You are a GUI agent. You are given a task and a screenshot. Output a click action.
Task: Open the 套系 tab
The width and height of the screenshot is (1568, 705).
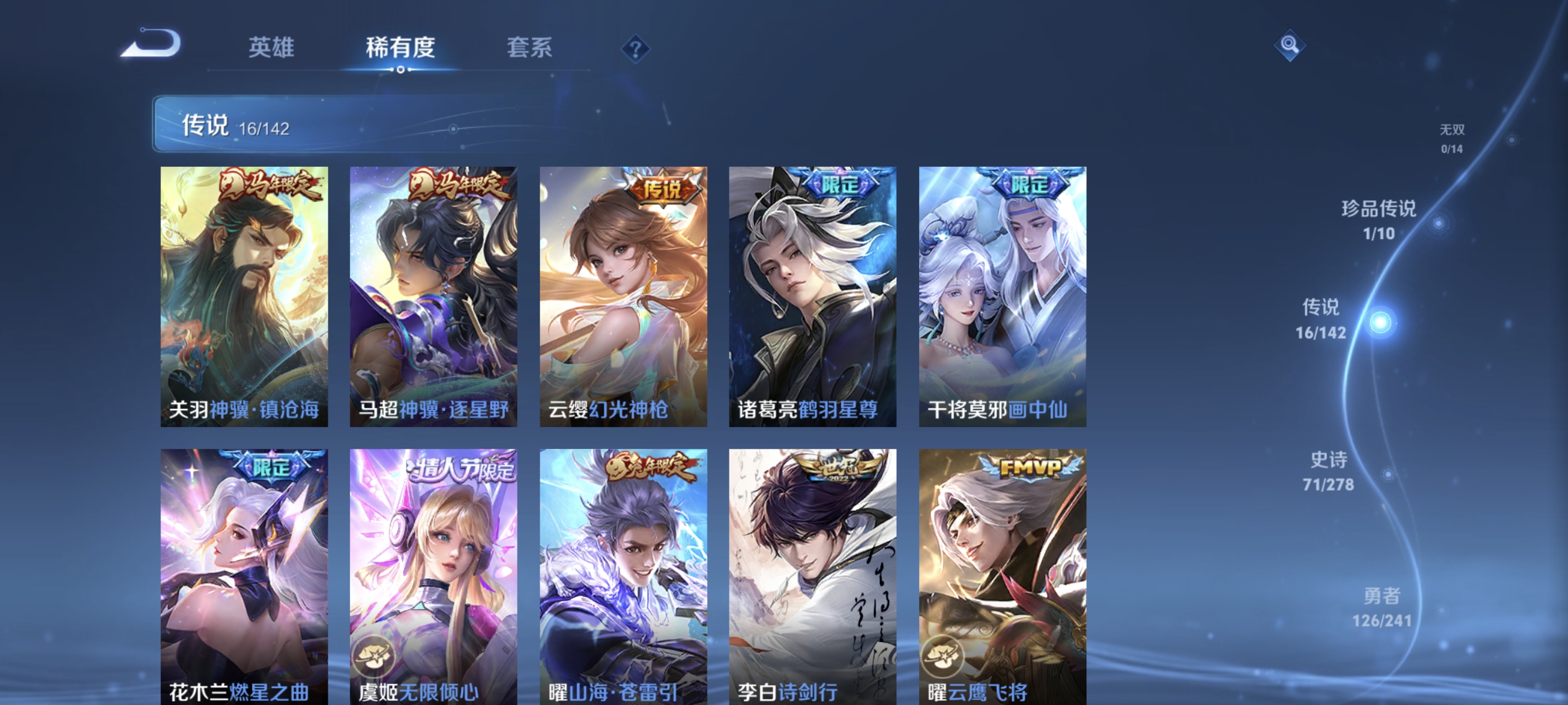531,48
